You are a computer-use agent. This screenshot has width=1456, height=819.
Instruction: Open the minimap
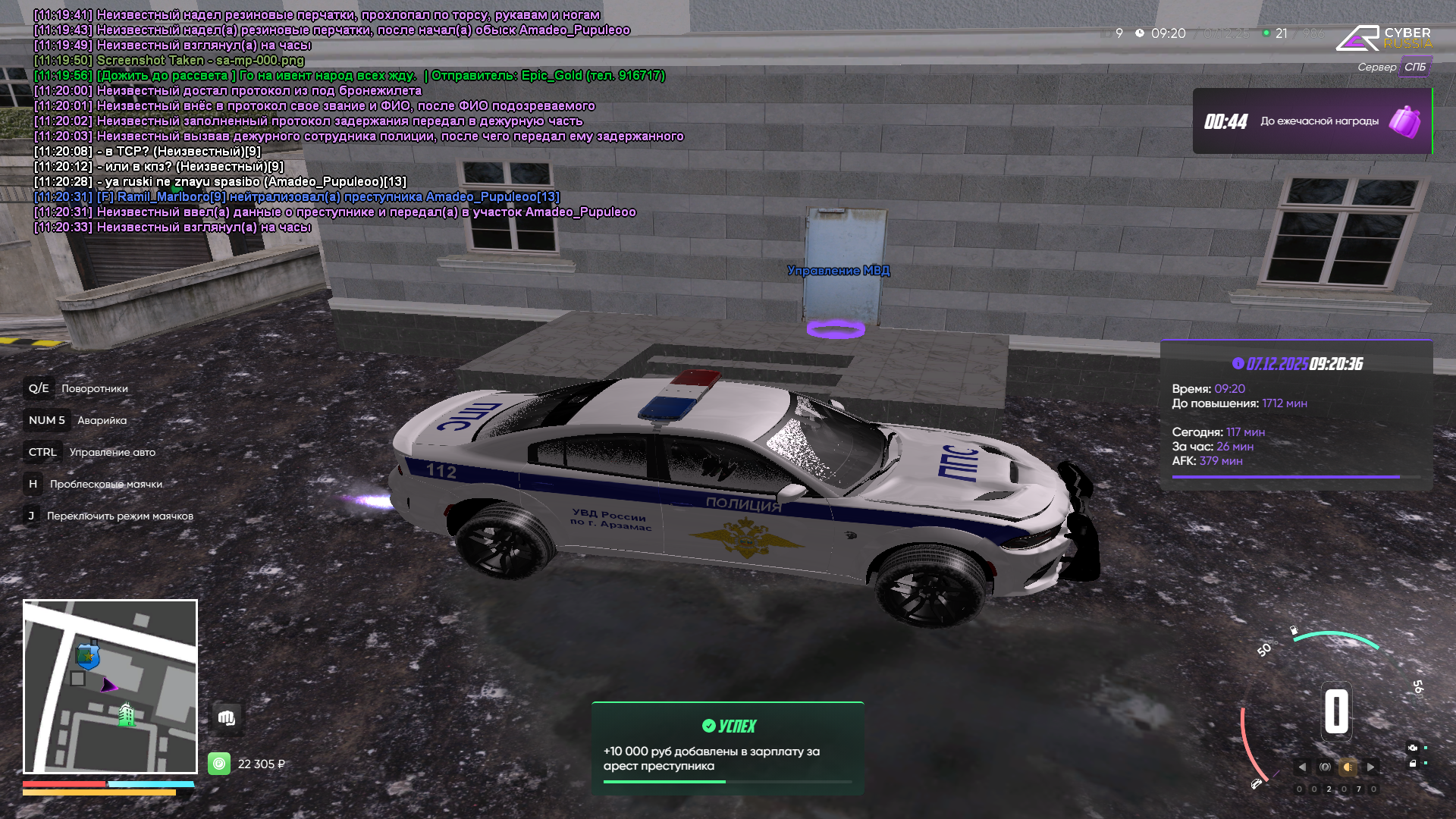tap(110, 686)
